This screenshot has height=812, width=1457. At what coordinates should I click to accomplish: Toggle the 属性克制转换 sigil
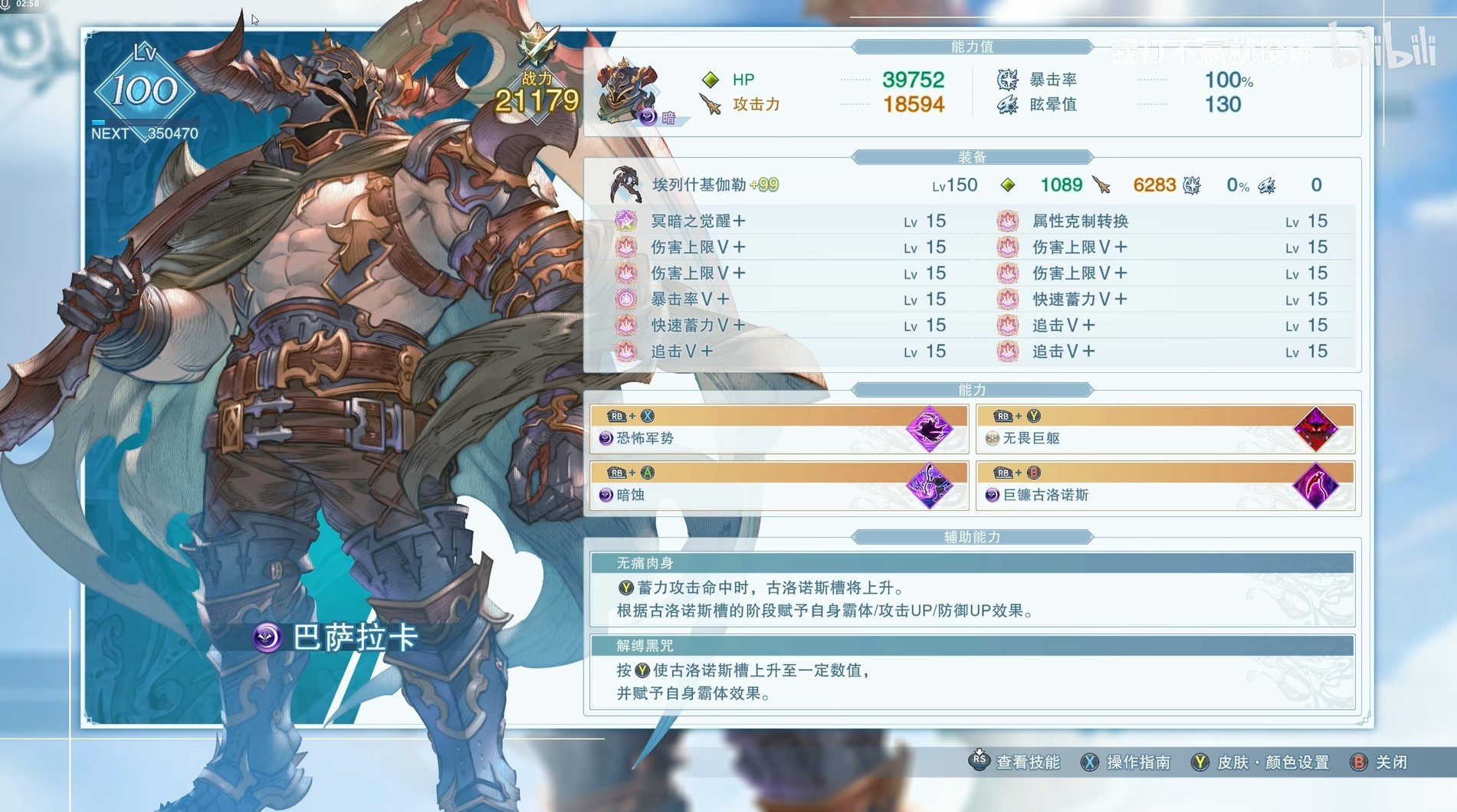[1008, 221]
